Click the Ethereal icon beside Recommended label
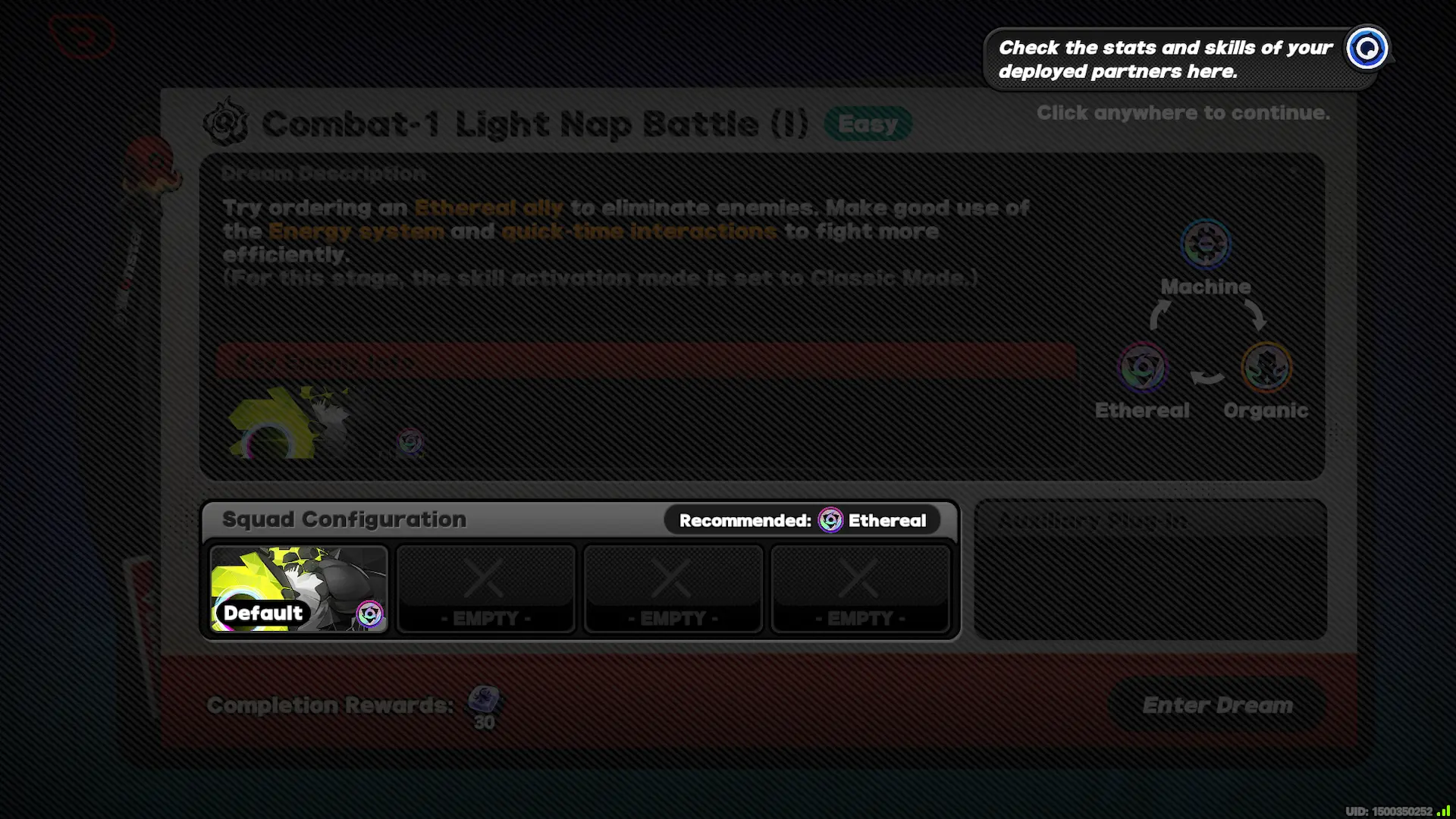 pyautogui.click(x=830, y=521)
